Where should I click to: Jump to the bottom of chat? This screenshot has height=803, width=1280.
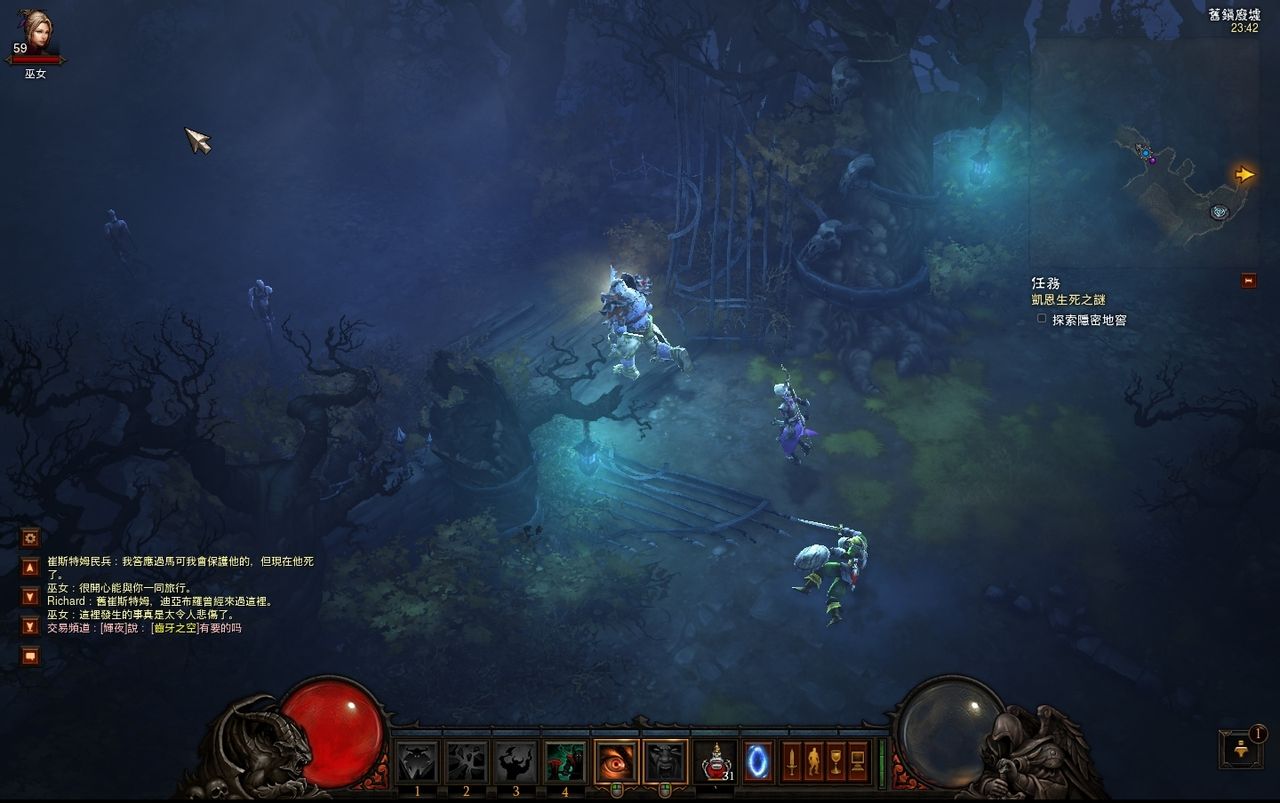(30, 626)
